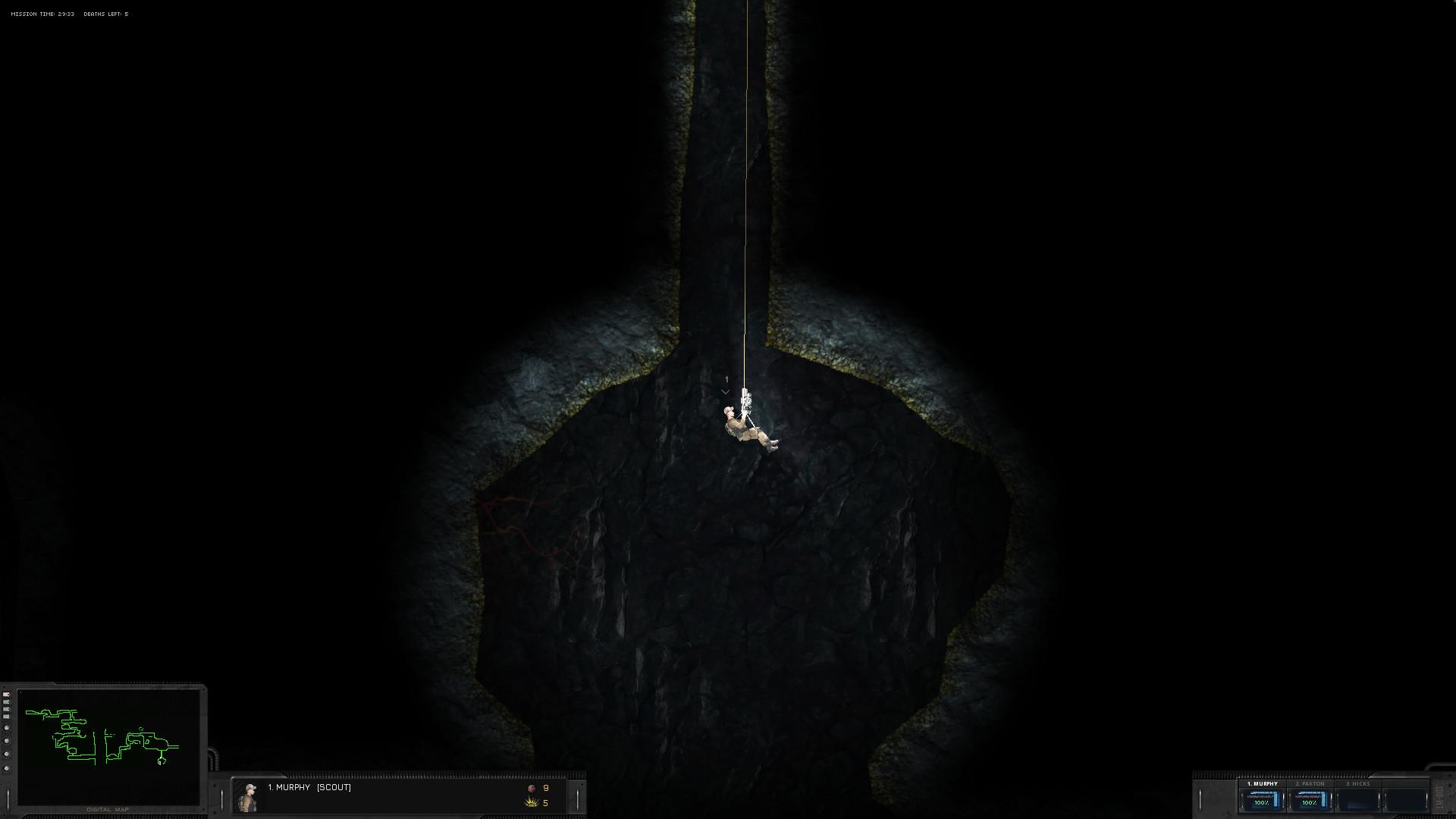
Task: Toggle the upper round knob on the map device
Action: pyautogui.click(x=6, y=728)
